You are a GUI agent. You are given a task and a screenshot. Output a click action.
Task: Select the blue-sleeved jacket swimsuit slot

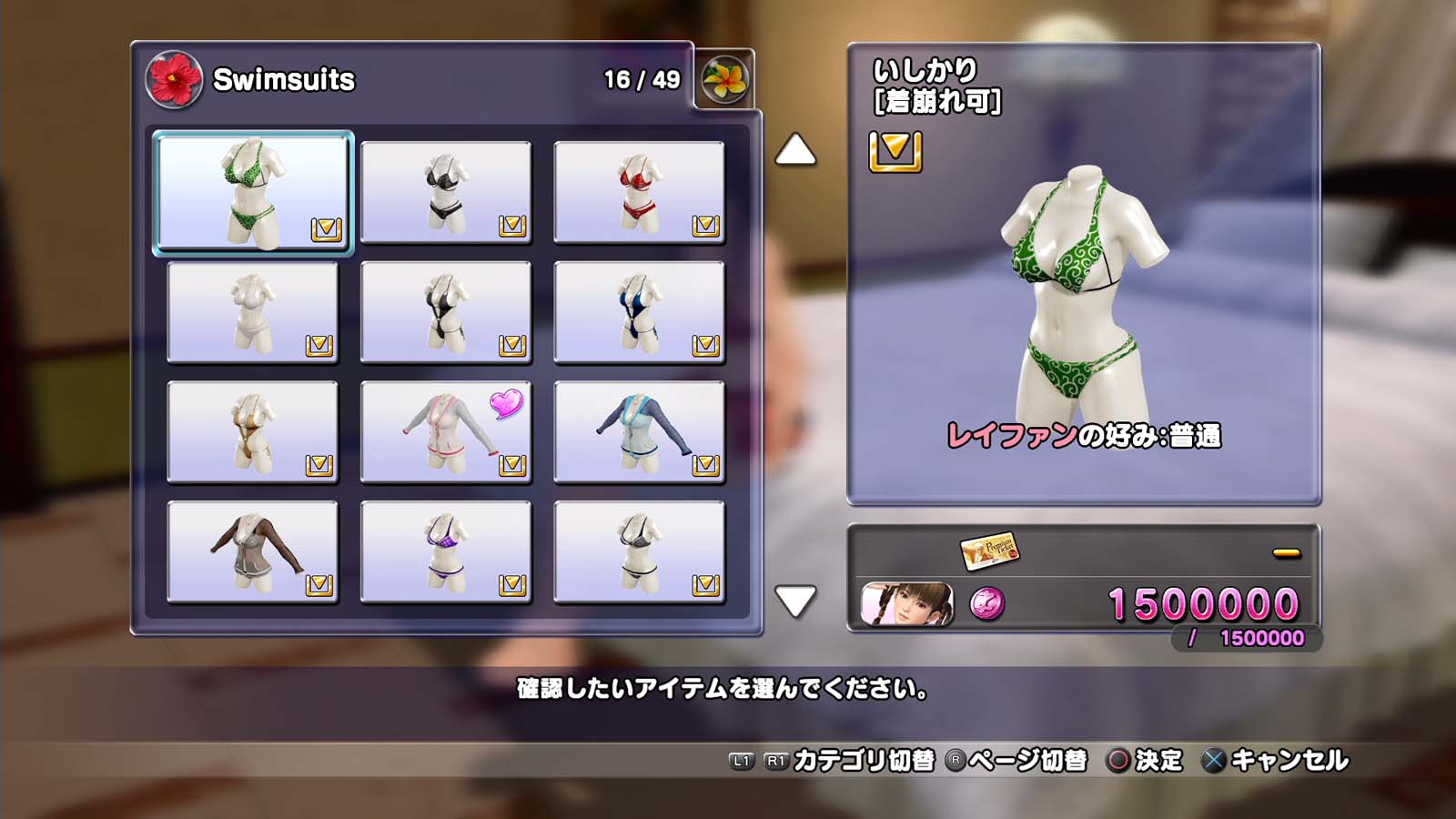click(x=639, y=432)
